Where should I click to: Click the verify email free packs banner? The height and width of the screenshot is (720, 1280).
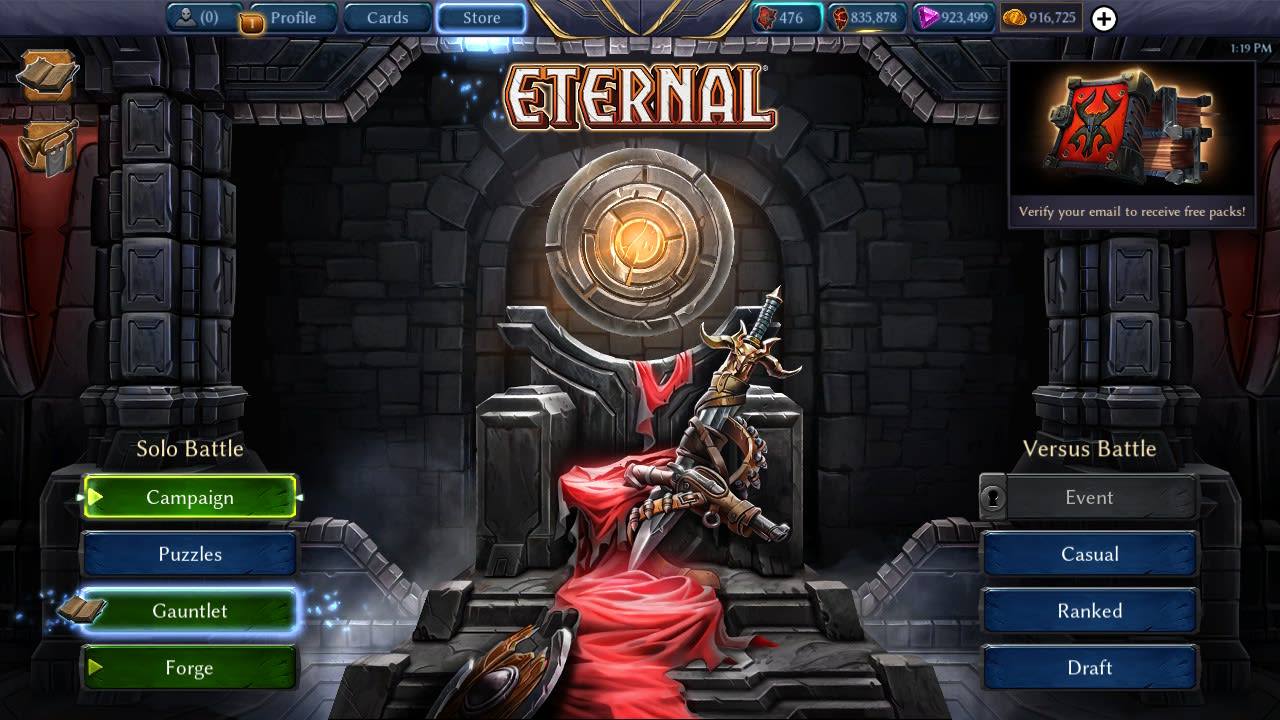(x=1132, y=213)
